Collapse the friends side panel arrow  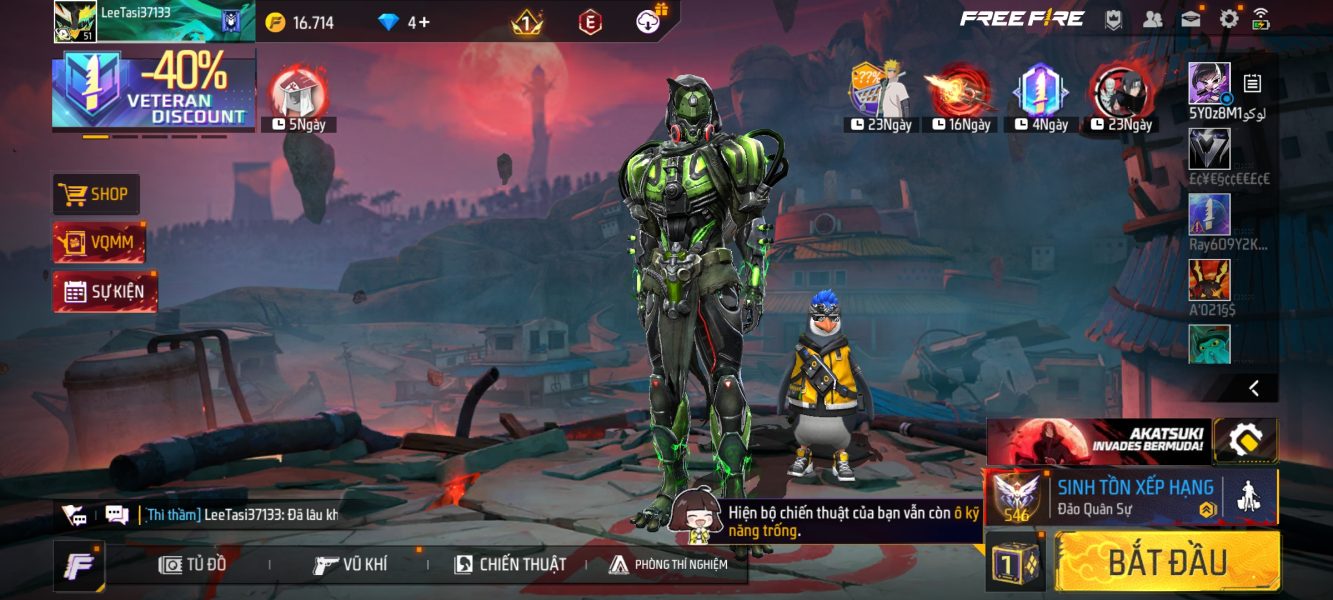1254,388
